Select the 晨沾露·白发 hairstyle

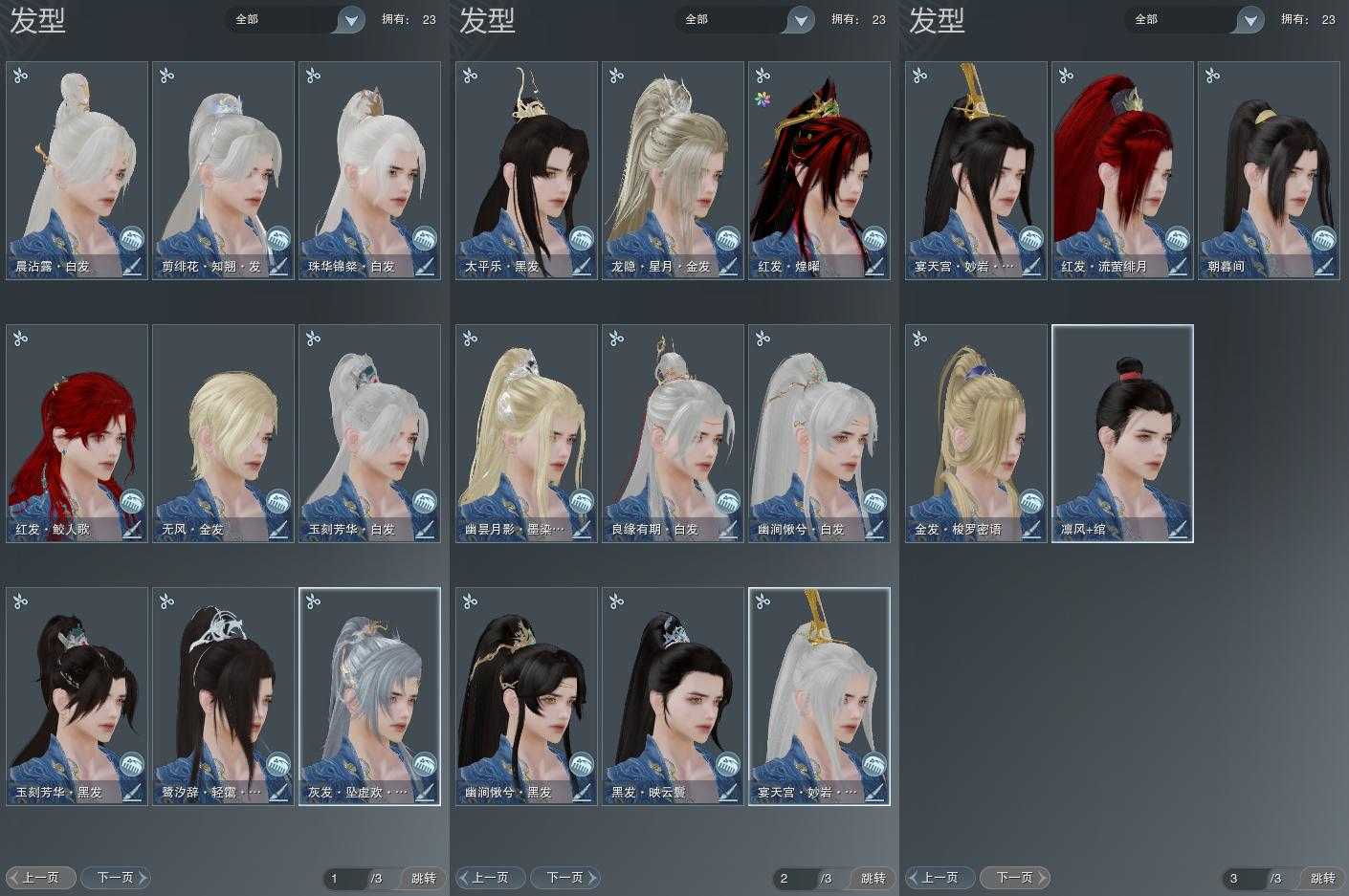[77, 170]
